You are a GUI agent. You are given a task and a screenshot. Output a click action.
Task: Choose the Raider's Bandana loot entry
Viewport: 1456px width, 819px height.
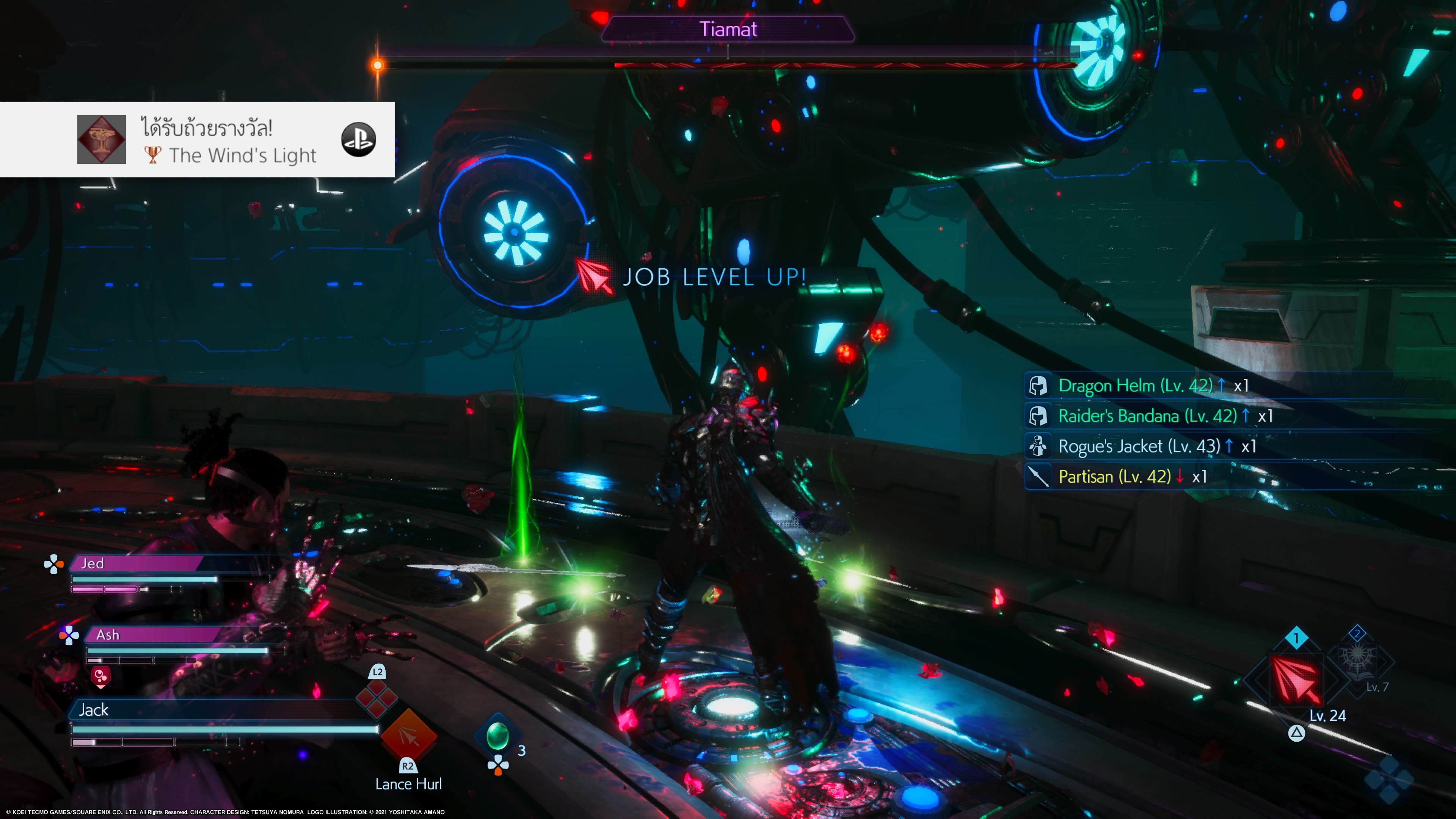(x=1147, y=417)
